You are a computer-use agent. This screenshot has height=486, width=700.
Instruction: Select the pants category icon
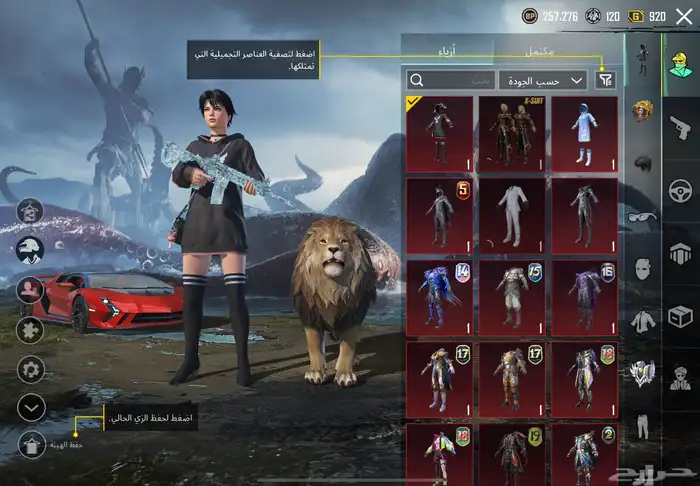[x=643, y=427]
